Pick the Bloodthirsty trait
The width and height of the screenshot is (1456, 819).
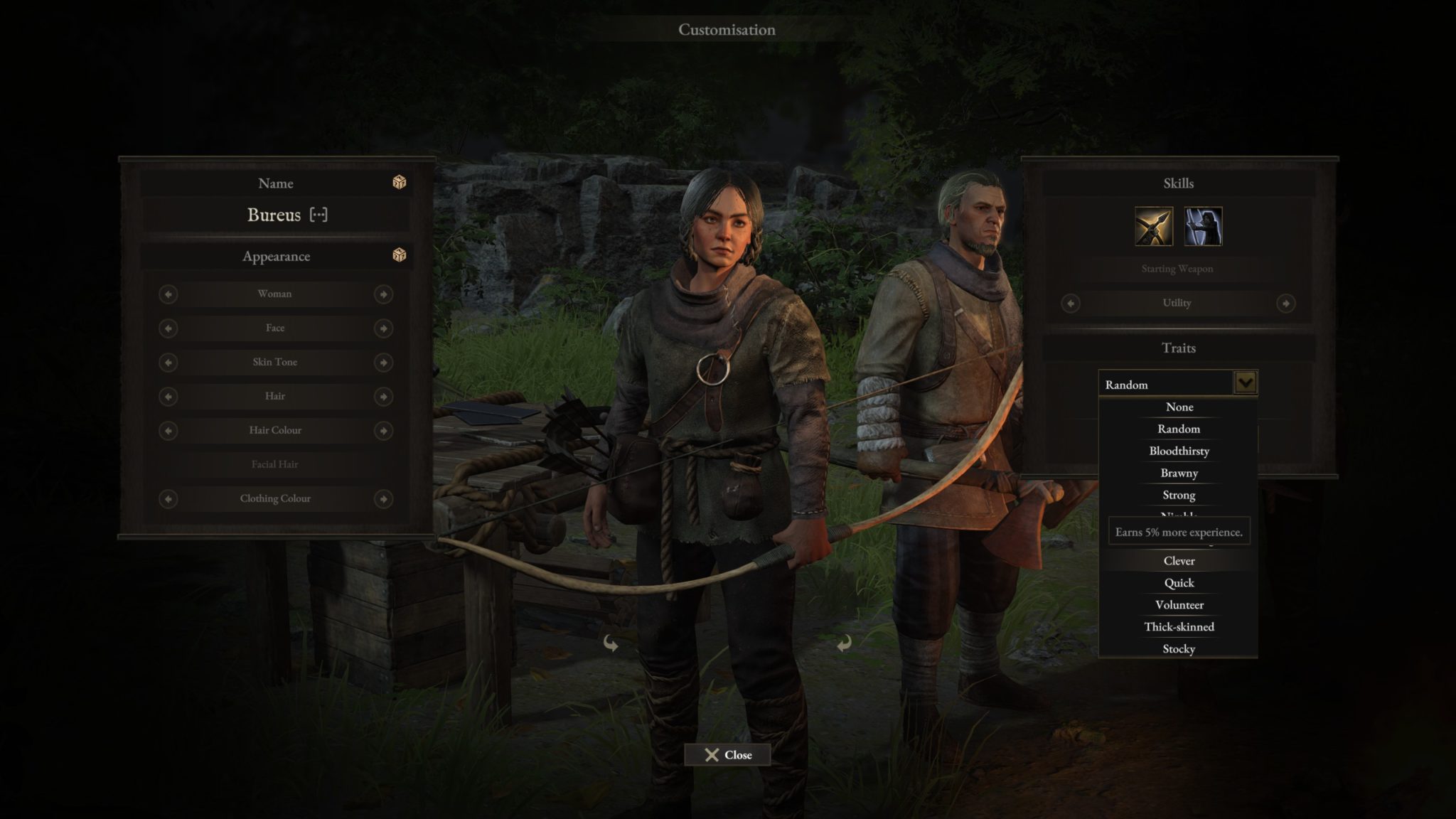[1179, 451]
